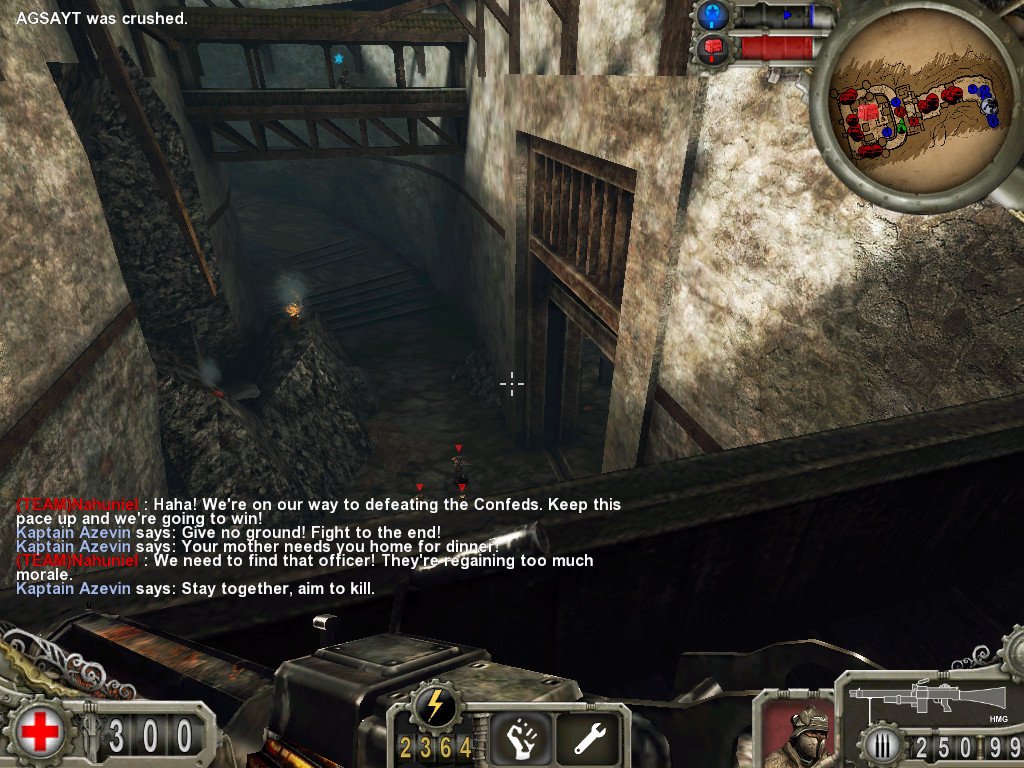Select the wrench repair icon
This screenshot has width=1024, height=768.
coord(588,738)
